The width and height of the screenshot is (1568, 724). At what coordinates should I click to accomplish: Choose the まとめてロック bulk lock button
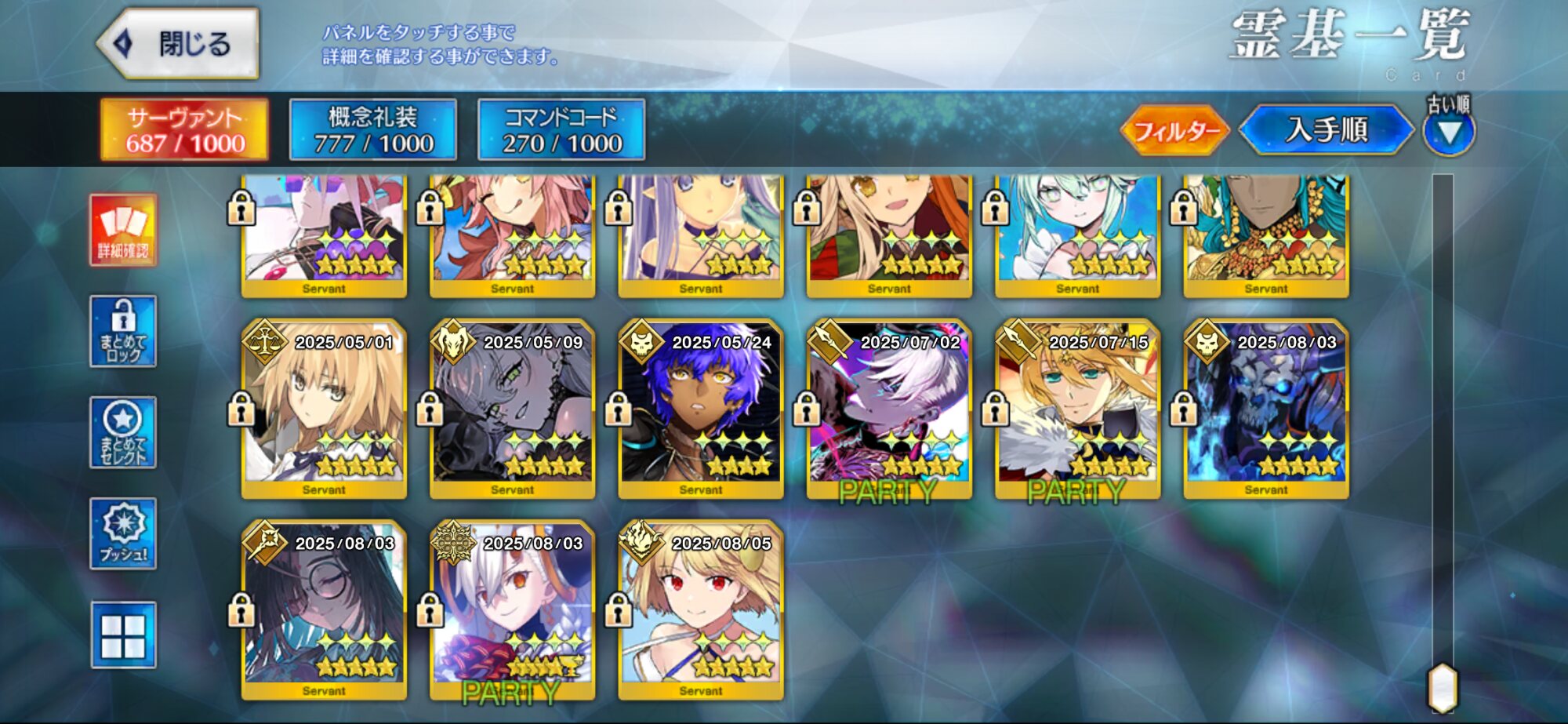(123, 331)
